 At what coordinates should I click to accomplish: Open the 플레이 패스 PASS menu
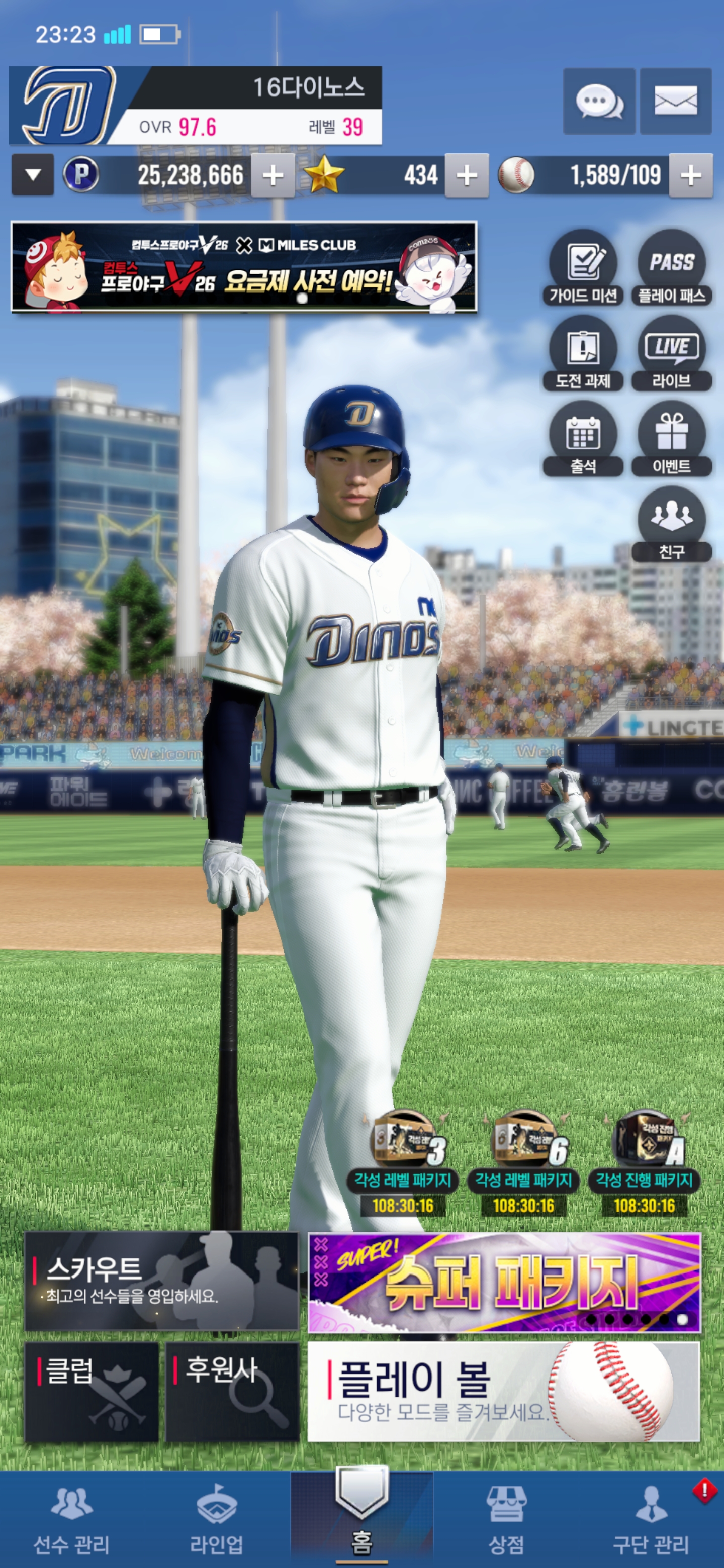[x=672, y=268]
